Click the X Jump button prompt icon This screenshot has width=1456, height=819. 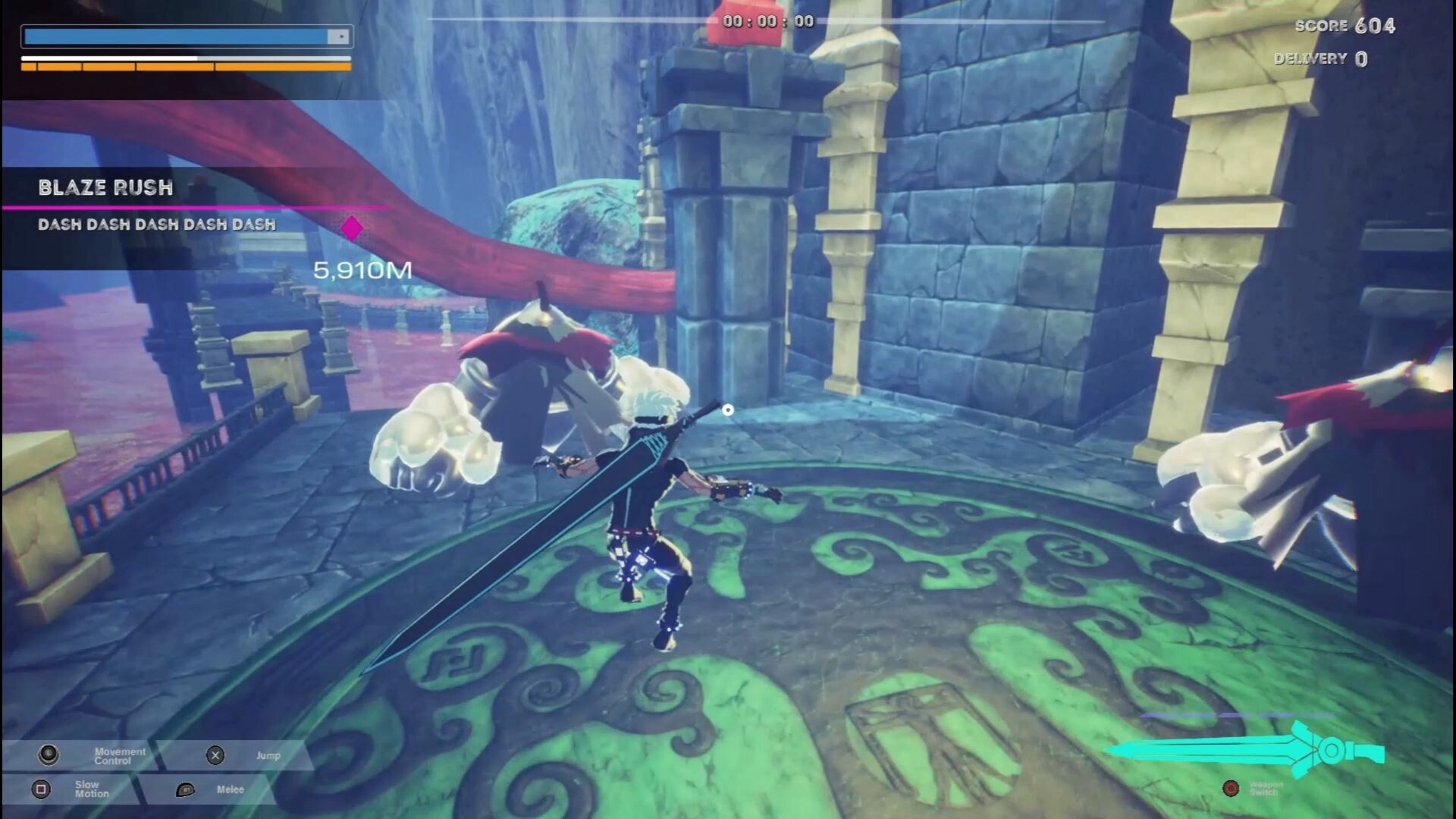pyautogui.click(x=216, y=755)
